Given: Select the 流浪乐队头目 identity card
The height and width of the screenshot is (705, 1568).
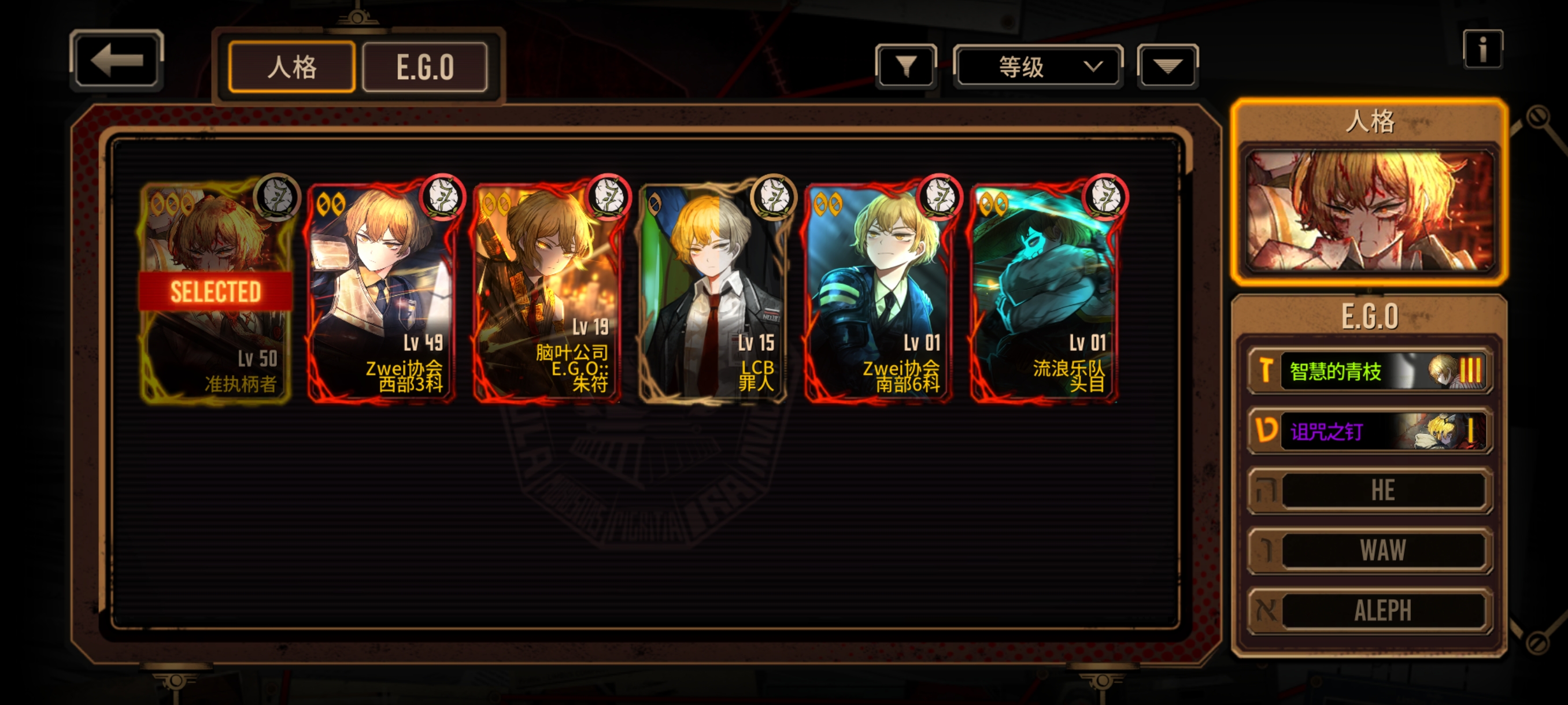Looking at the screenshot, I should (x=1044, y=292).
